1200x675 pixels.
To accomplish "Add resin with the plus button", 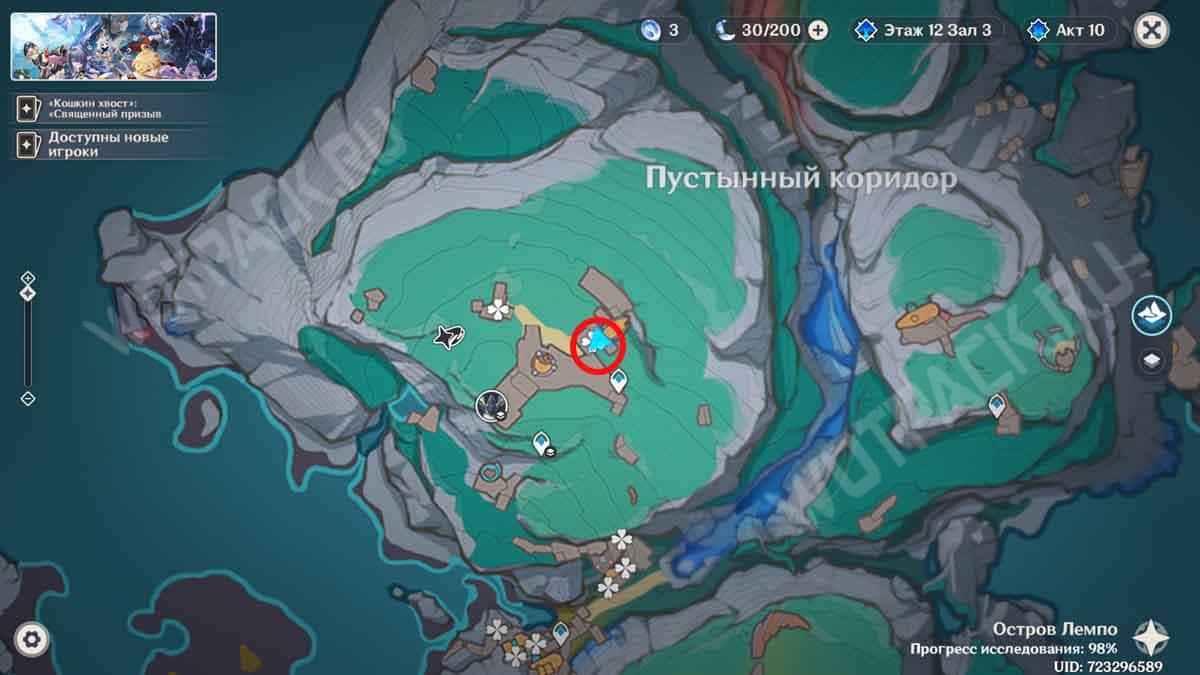I will click(x=818, y=30).
